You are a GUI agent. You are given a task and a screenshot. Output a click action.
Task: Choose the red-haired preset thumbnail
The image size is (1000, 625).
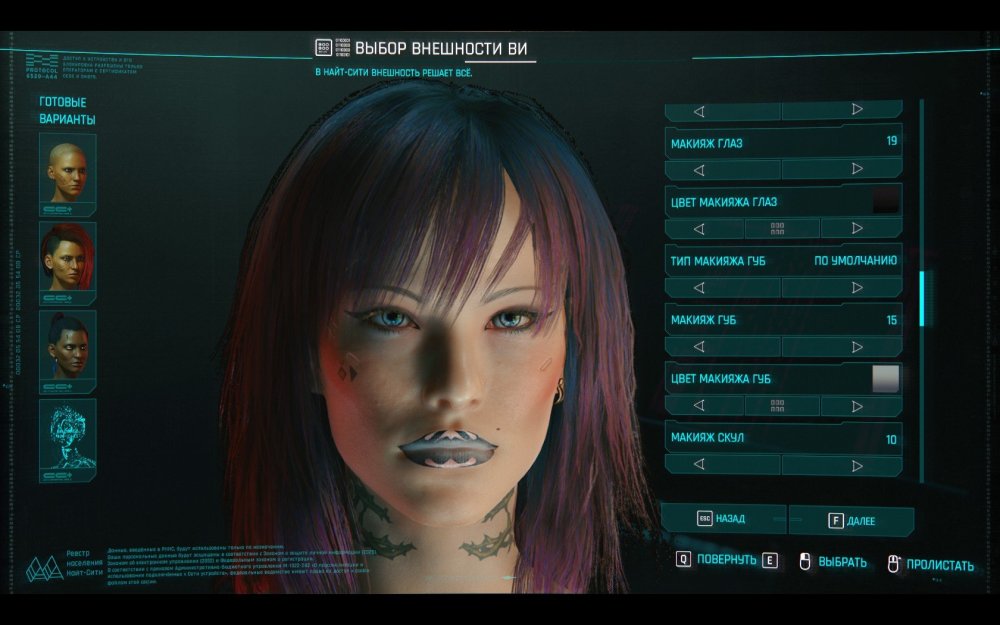[67, 261]
